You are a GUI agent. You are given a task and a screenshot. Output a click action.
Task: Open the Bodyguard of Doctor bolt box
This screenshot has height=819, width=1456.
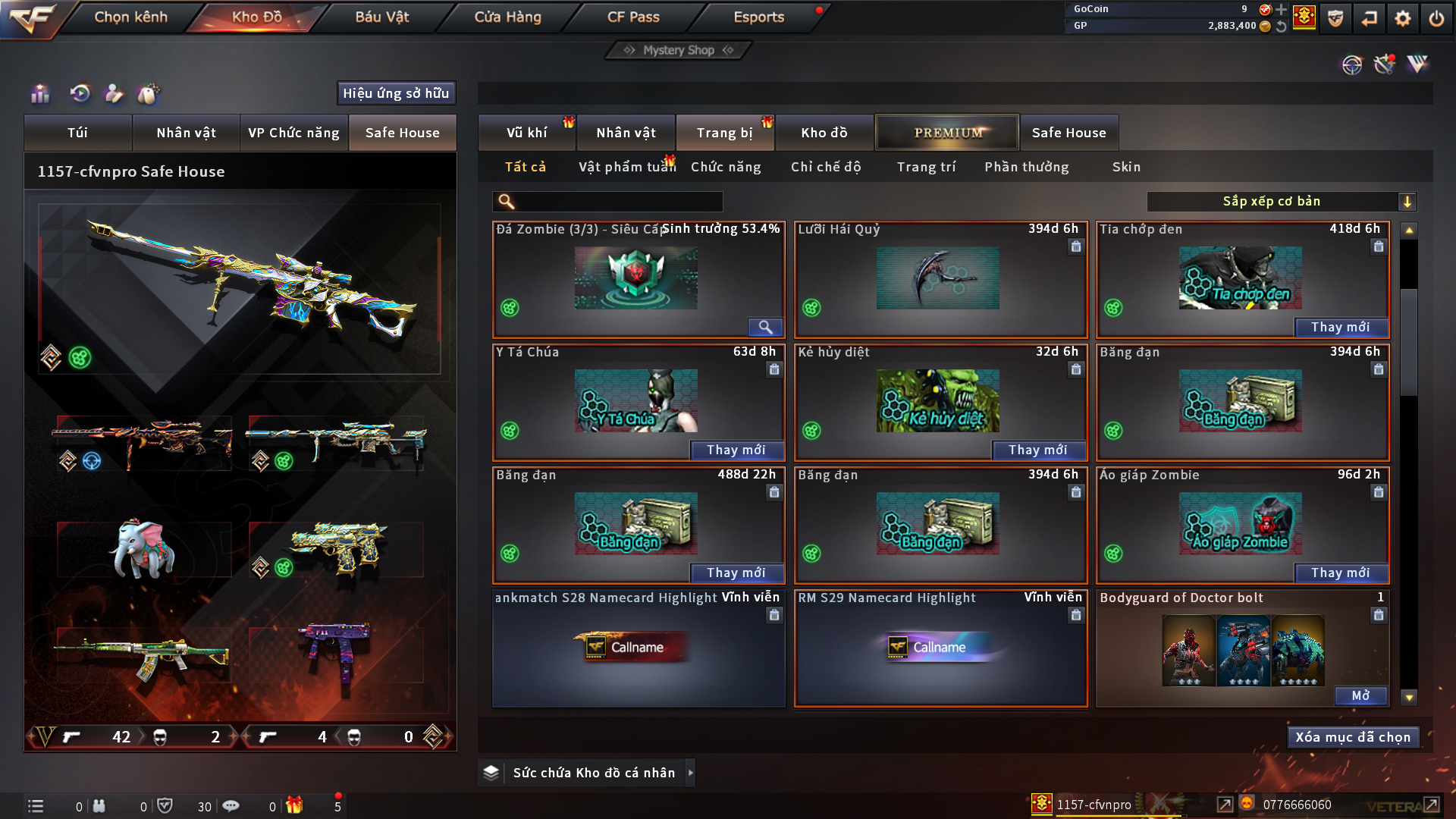[1360, 695]
